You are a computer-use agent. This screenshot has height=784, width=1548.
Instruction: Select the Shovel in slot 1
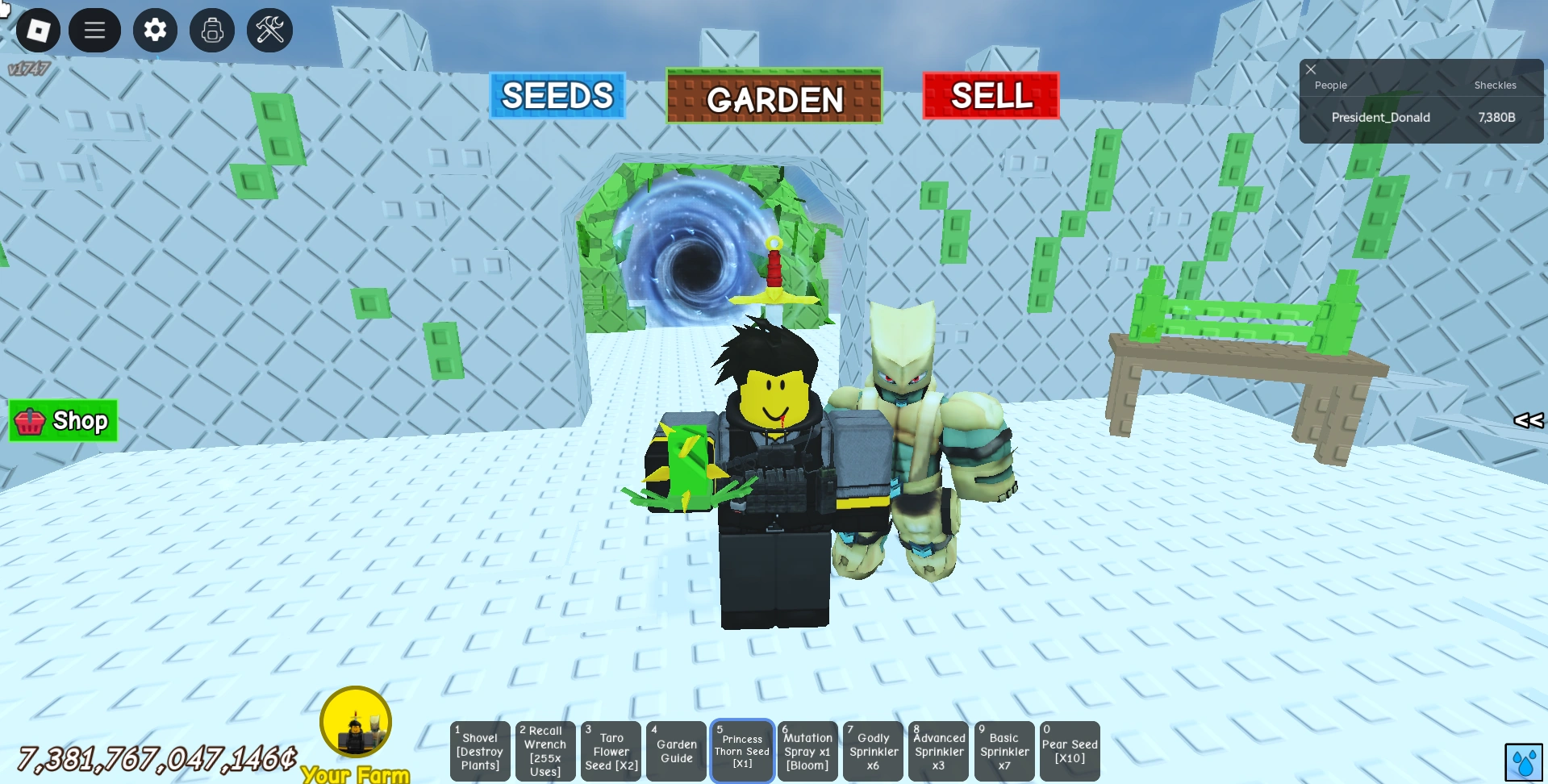(x=479, y=751)
